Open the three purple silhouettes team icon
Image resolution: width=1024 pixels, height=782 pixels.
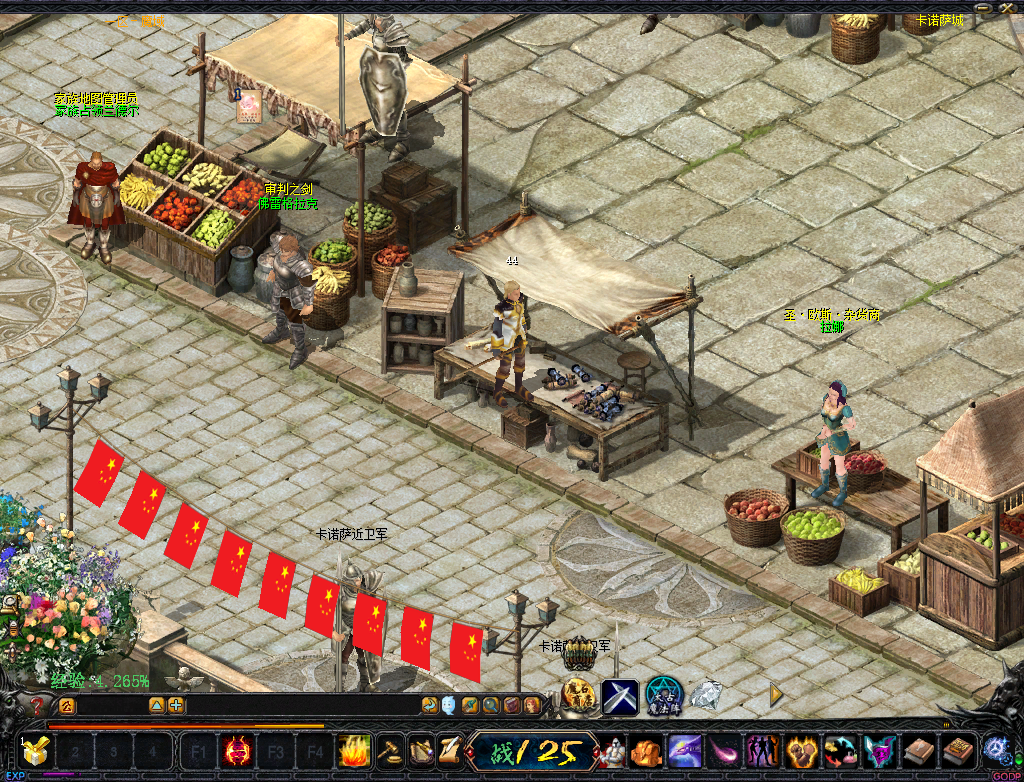[x=763, y=750]
